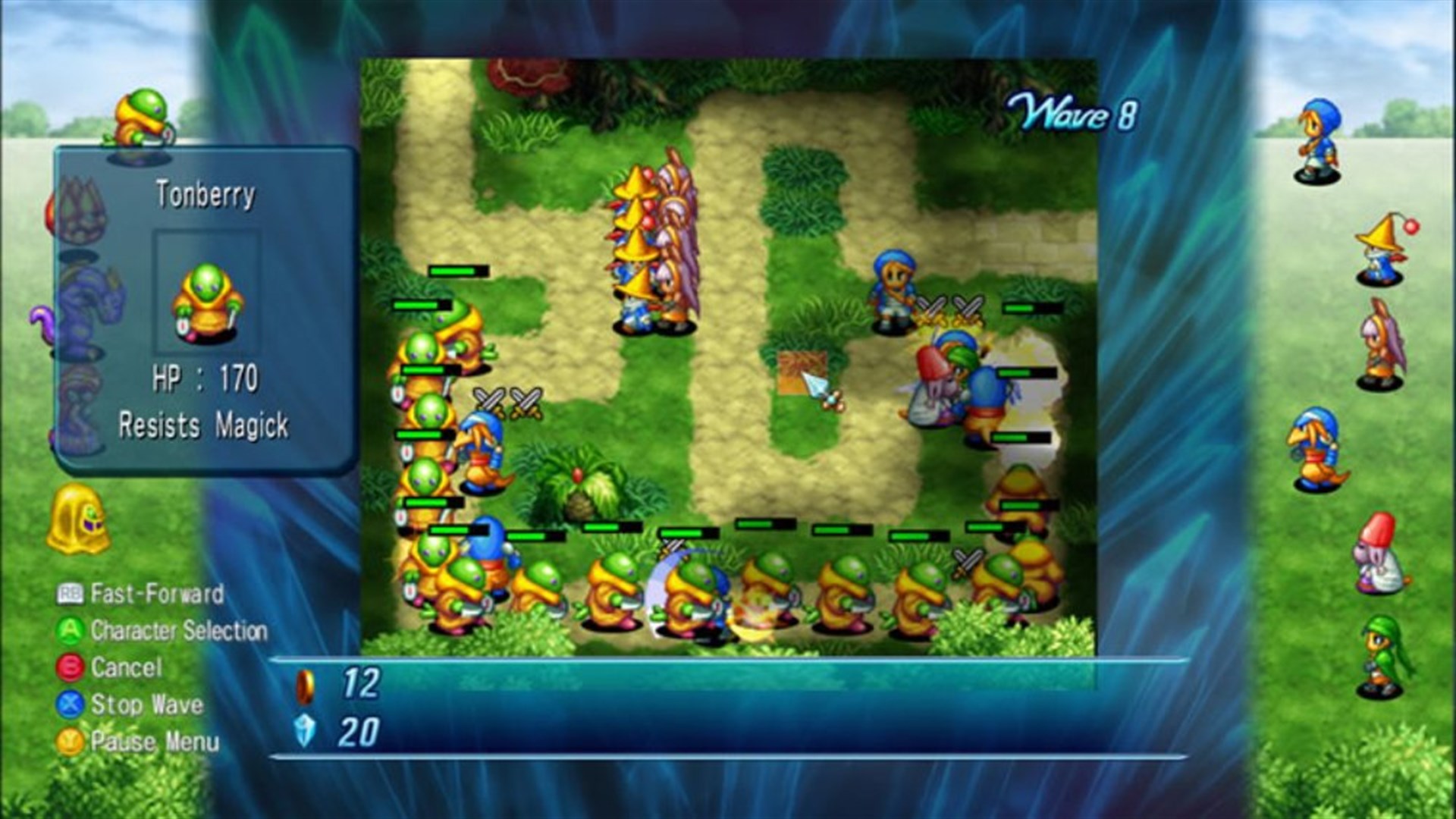Activate Stop Wave with the X prompt
This screenshot has width=1456, height=819.
click(x=72, y=704)
